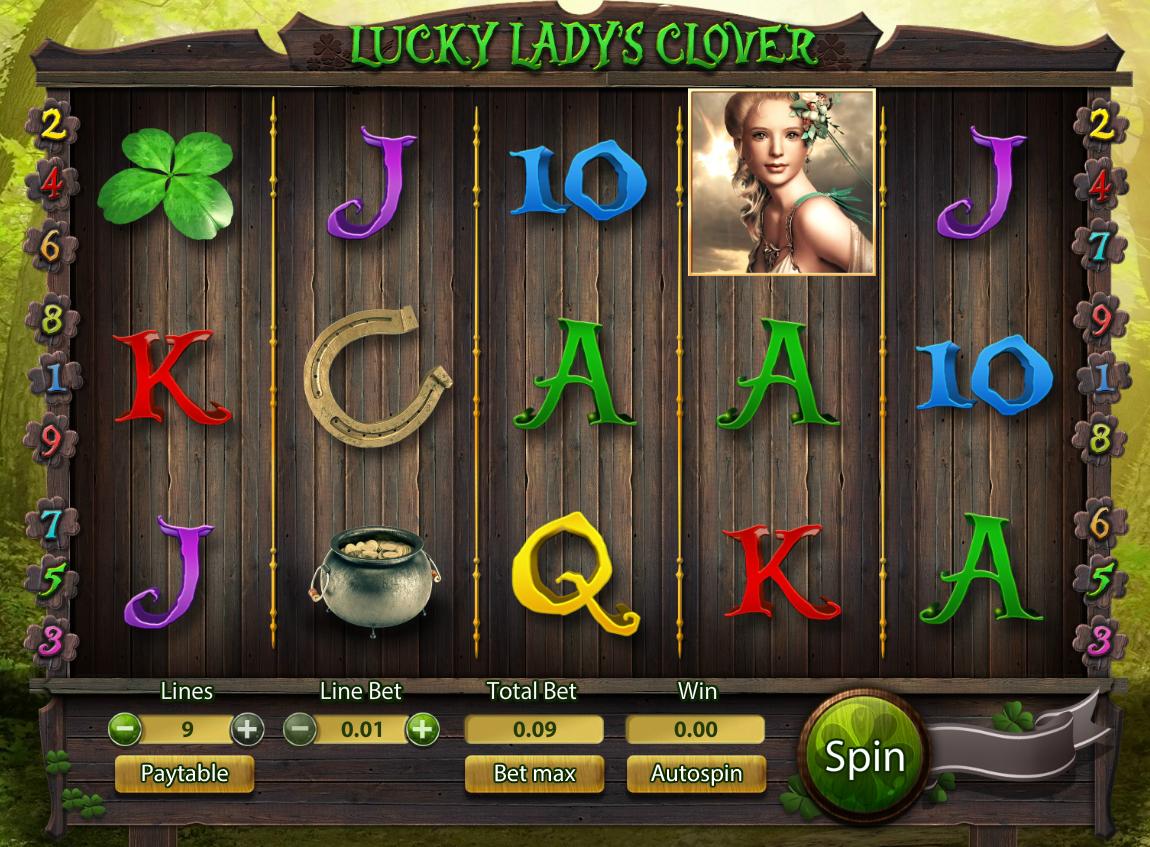
Task: Increase the number of Lines
Action: [x=246, y=729]
